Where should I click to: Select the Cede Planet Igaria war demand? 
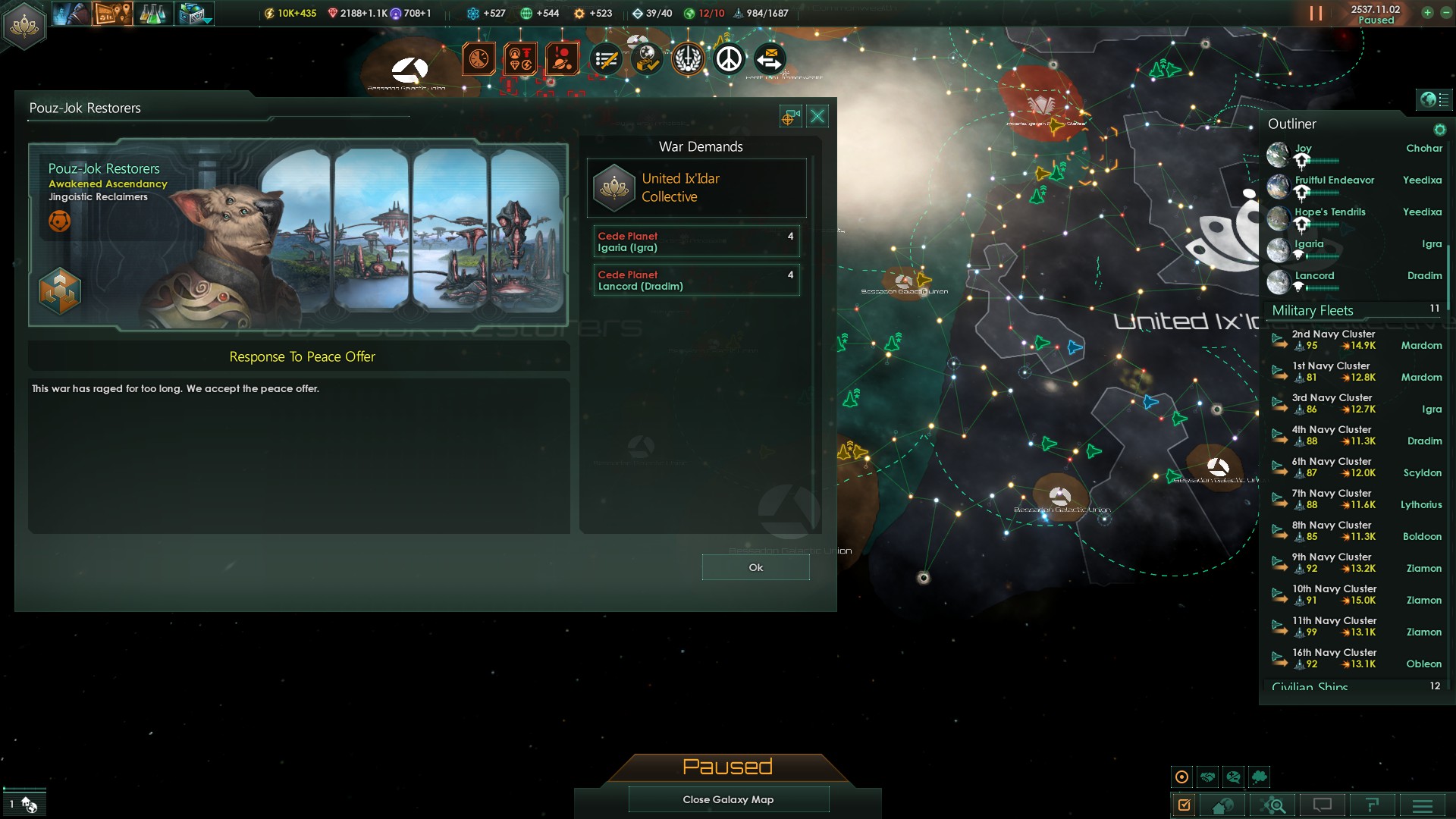coord(696,242)
